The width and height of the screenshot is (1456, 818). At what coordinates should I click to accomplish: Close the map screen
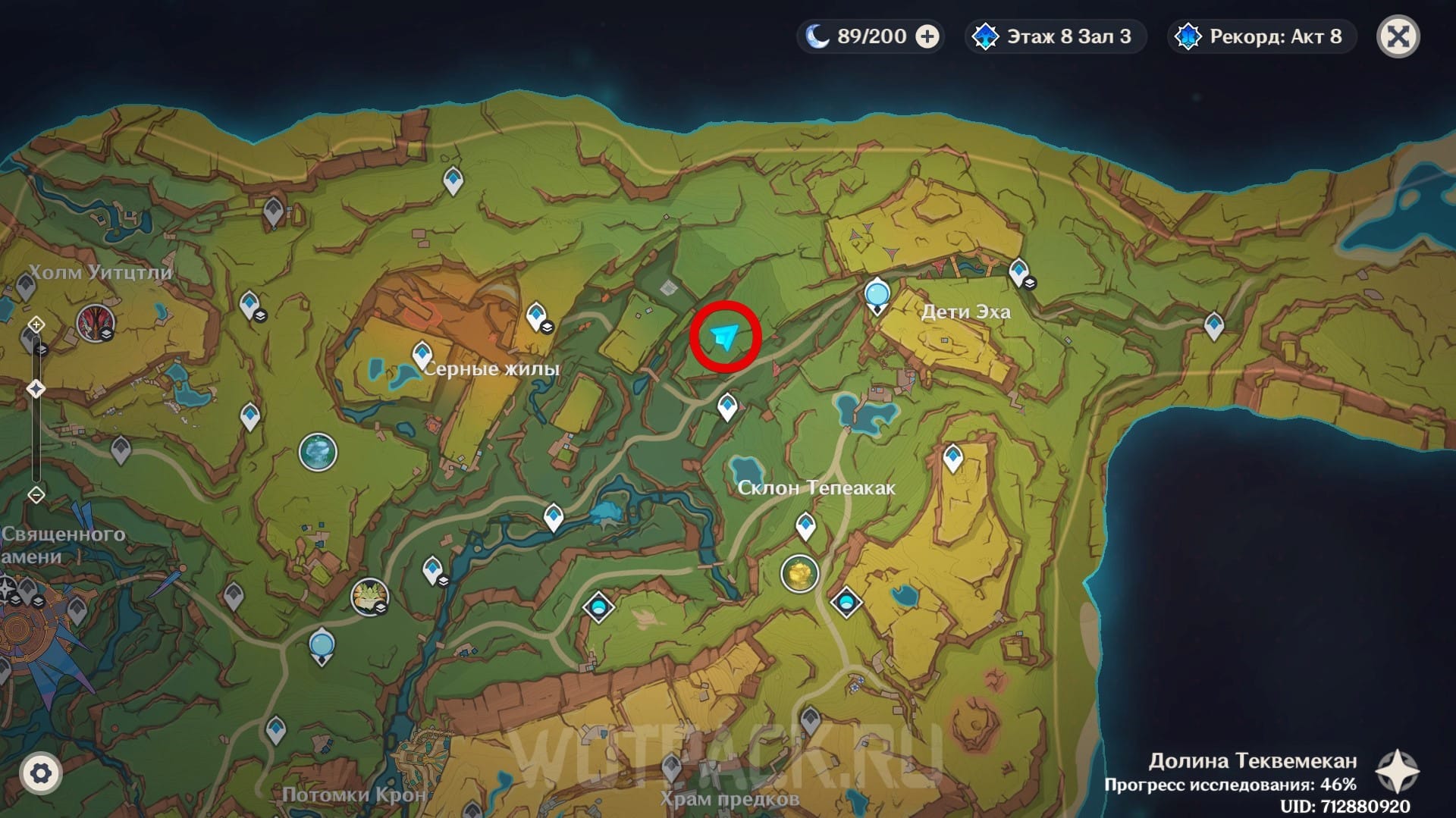coord(1398,36)
